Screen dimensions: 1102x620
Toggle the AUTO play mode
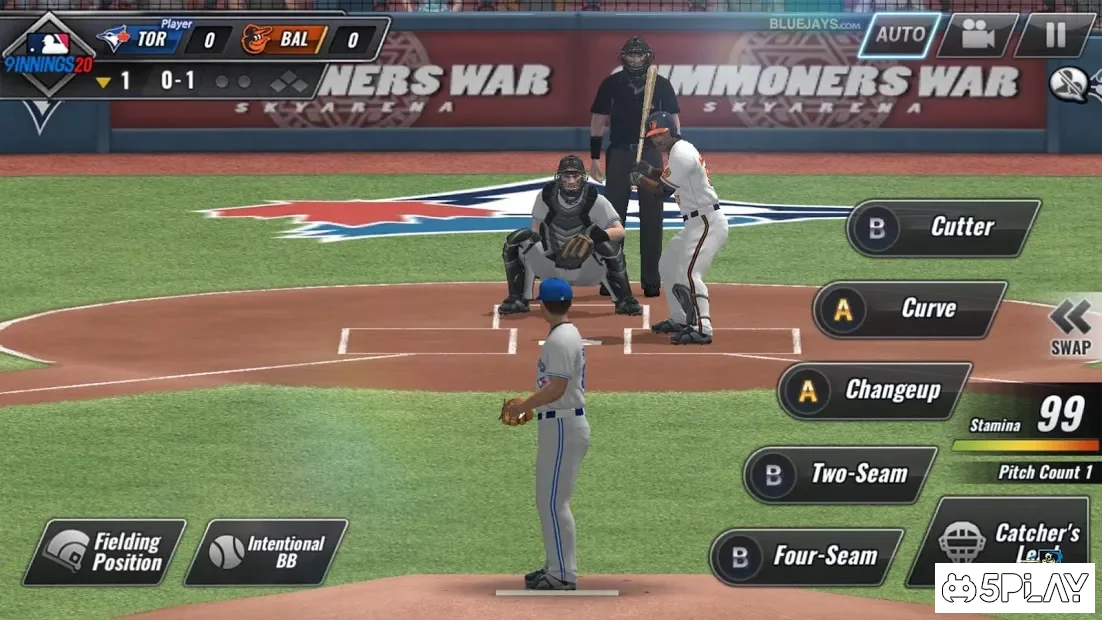pos(899,35)
